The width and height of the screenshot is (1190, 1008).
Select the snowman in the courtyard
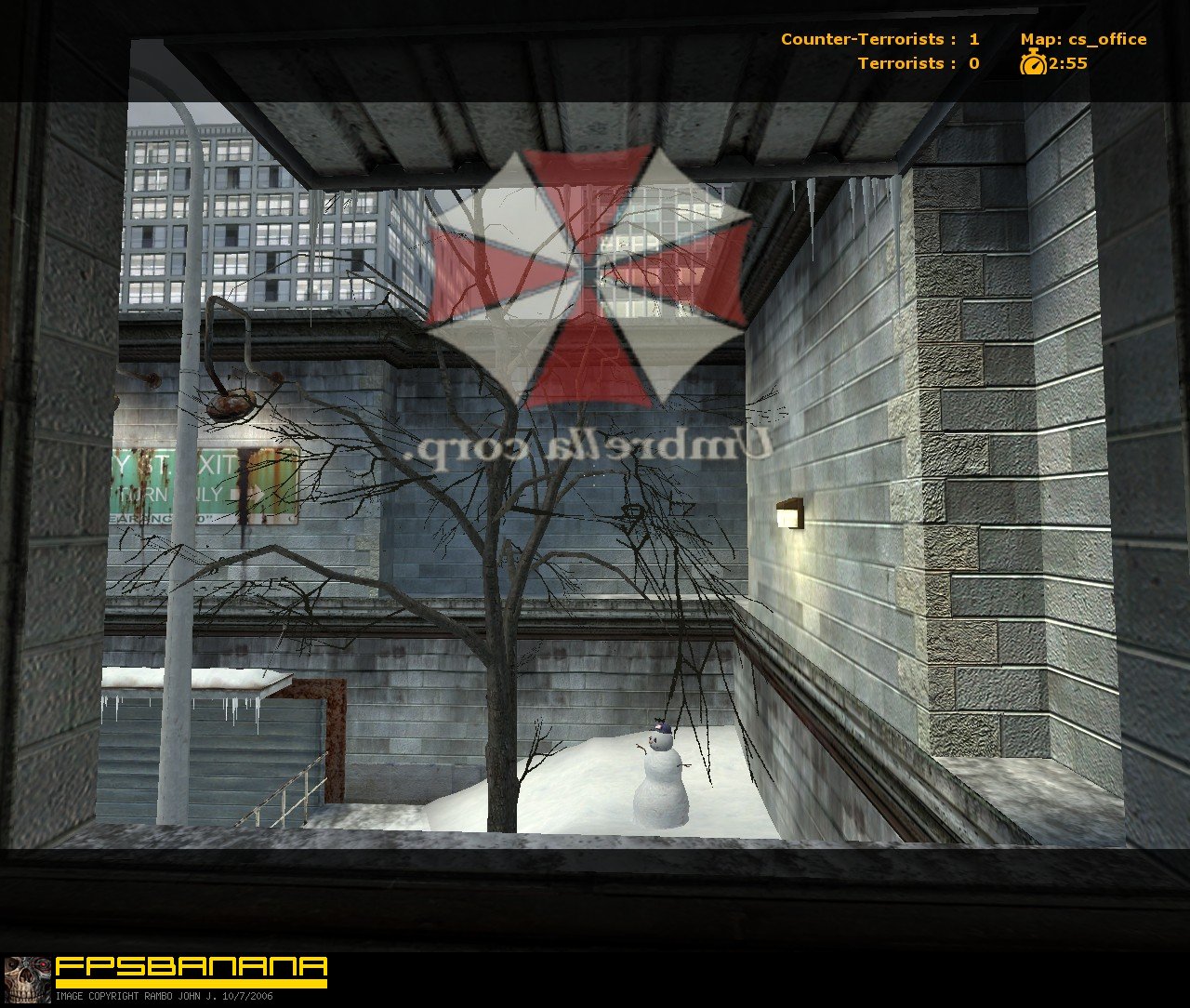(660, 774)
